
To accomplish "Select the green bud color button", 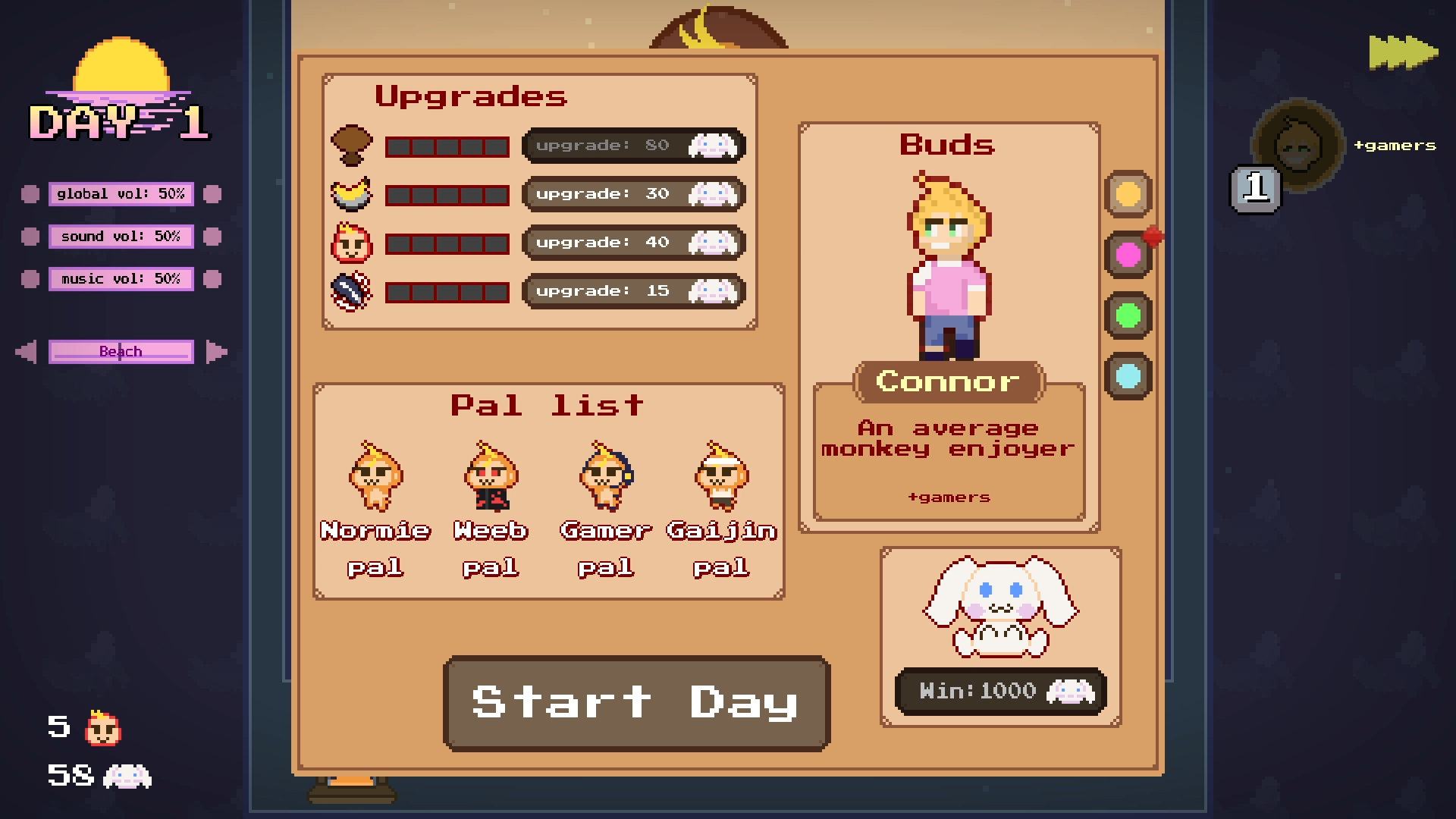I will pyautogui.click(x=1128, y=315).
